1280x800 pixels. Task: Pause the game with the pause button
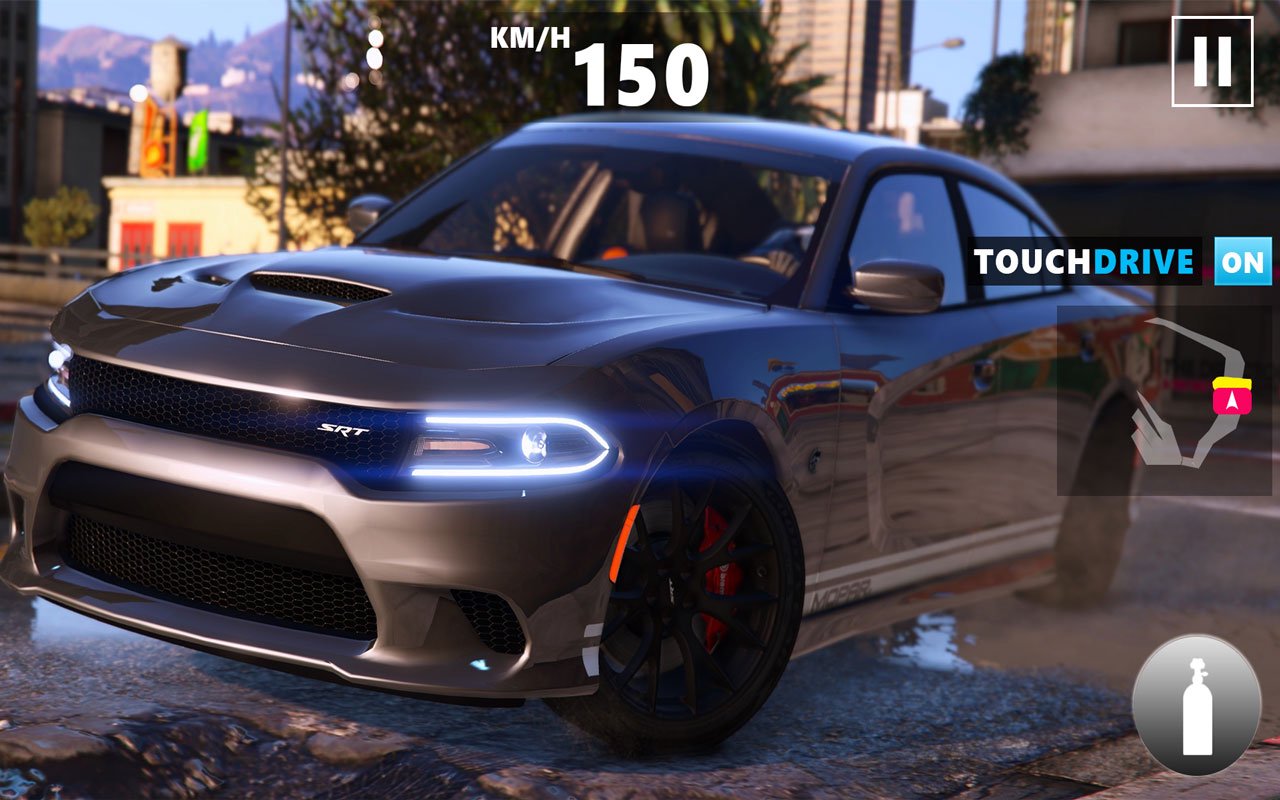[1212, 61]
